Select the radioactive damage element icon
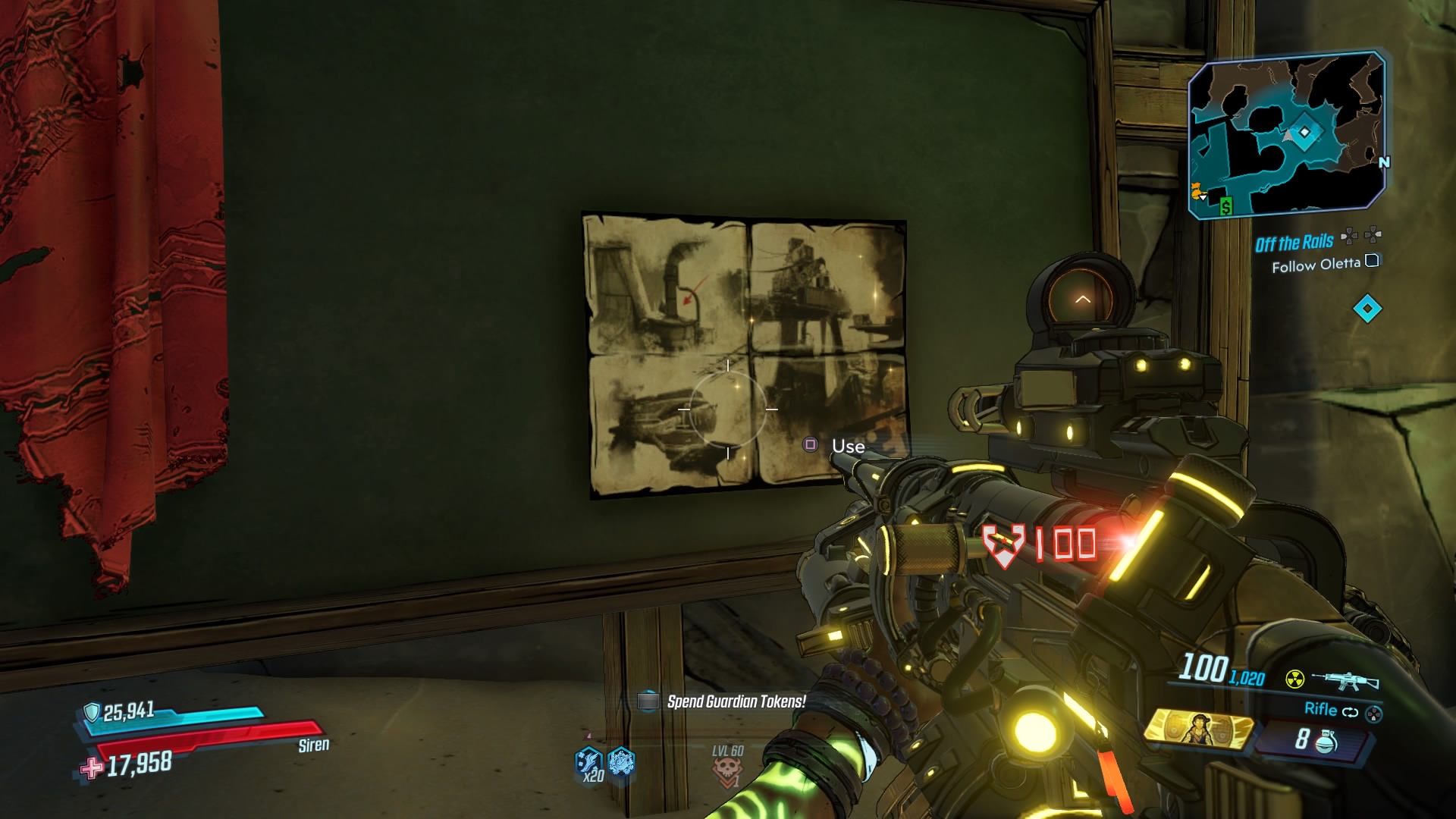 1294,679
